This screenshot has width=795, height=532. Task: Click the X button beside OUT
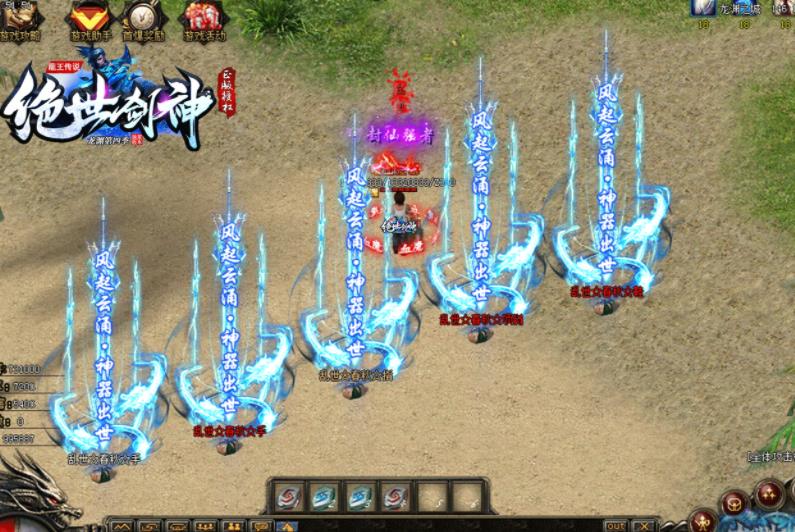point(643,525)
